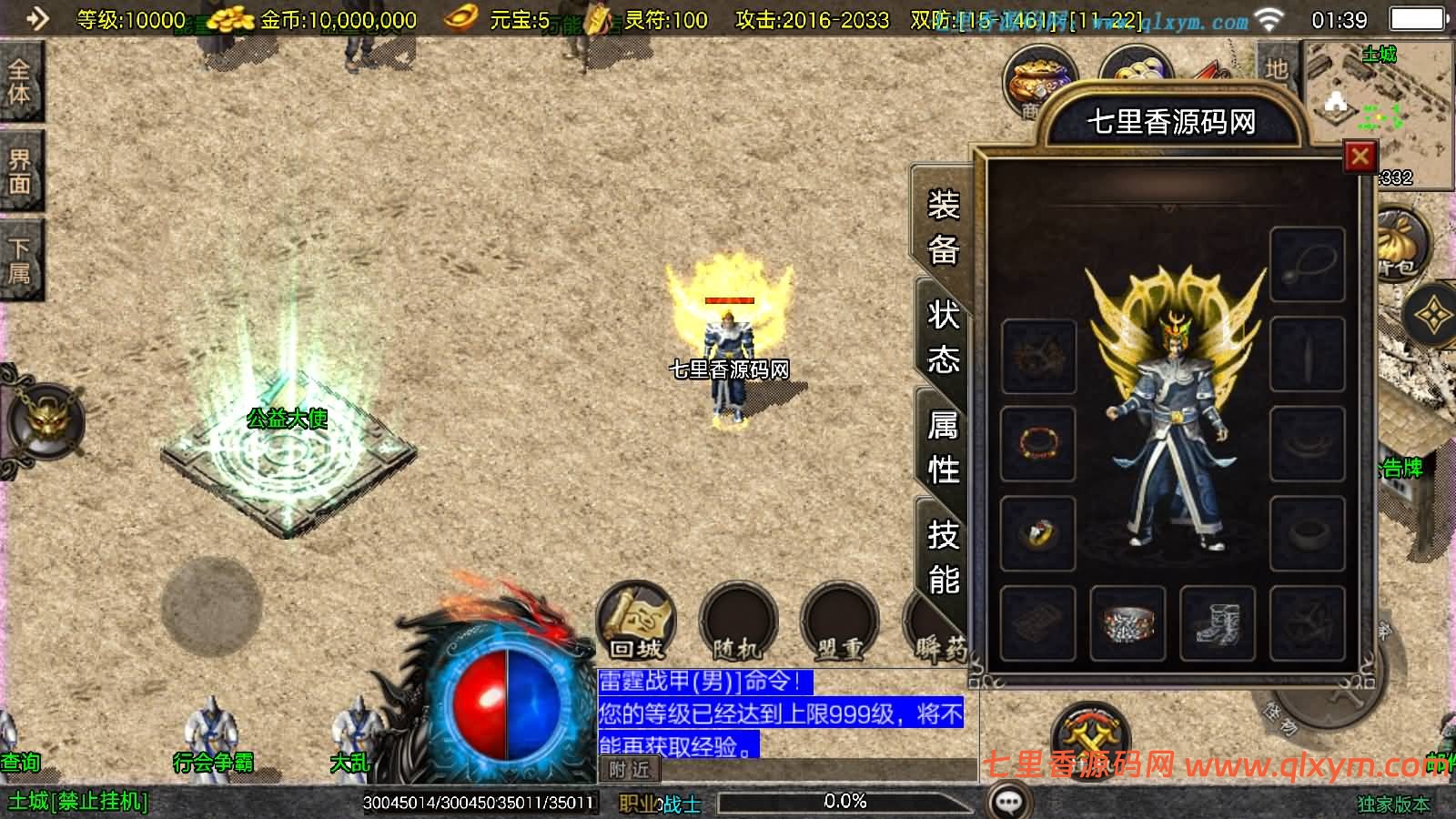Screen dimensions: 1456x819
Task: Open the 属性 (Attributes) tab
Action: pyautogui.click(x=943, y=447)
